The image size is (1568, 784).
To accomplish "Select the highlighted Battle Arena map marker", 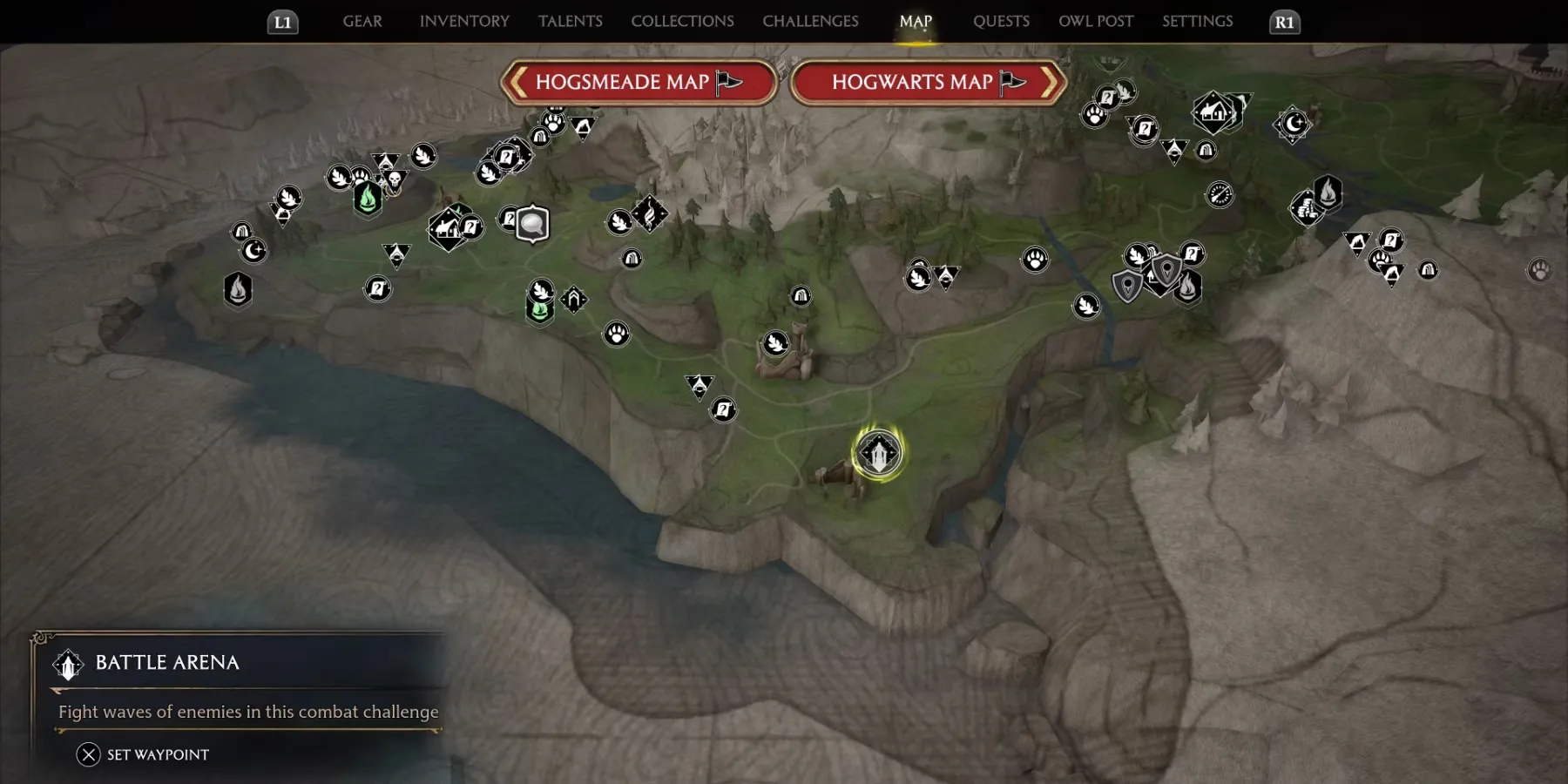I will point(878,453).
